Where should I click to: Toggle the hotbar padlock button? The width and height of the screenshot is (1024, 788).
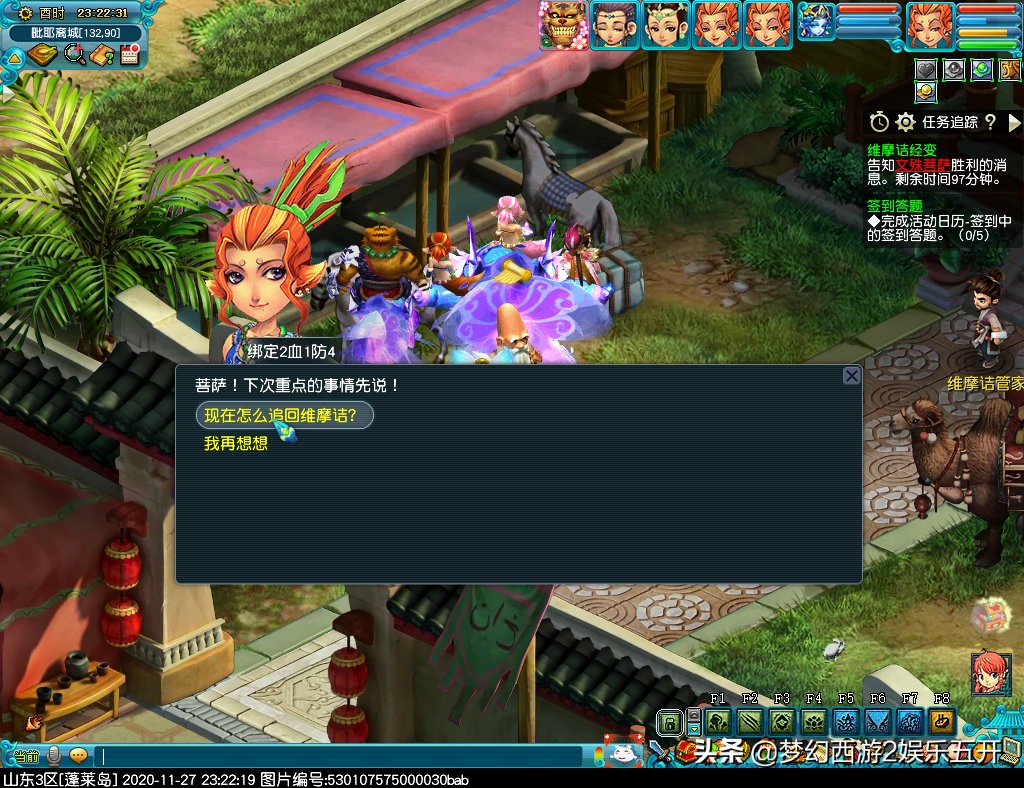(668, 721)
